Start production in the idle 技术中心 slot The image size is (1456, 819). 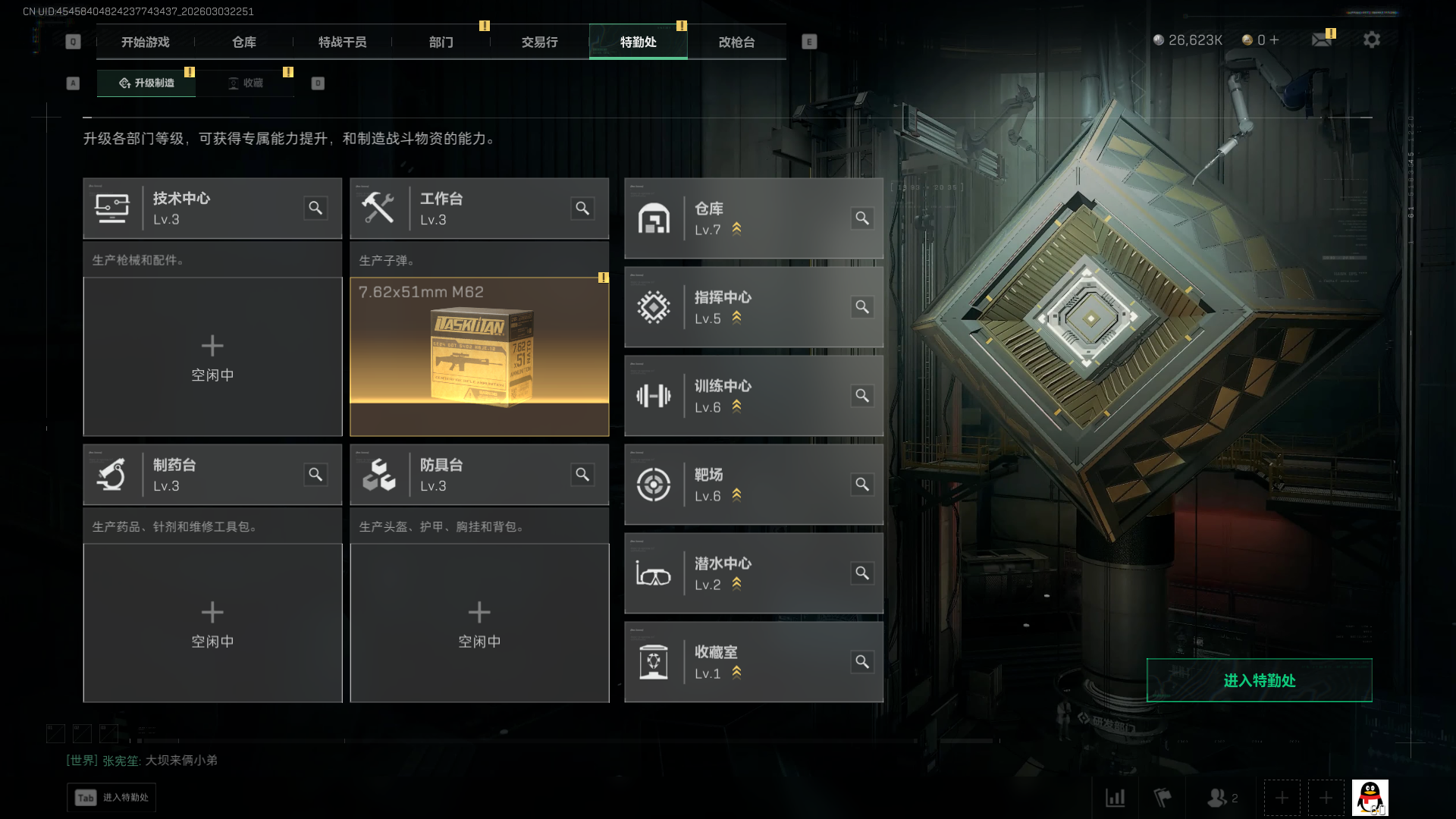click(x=212, y=356)
